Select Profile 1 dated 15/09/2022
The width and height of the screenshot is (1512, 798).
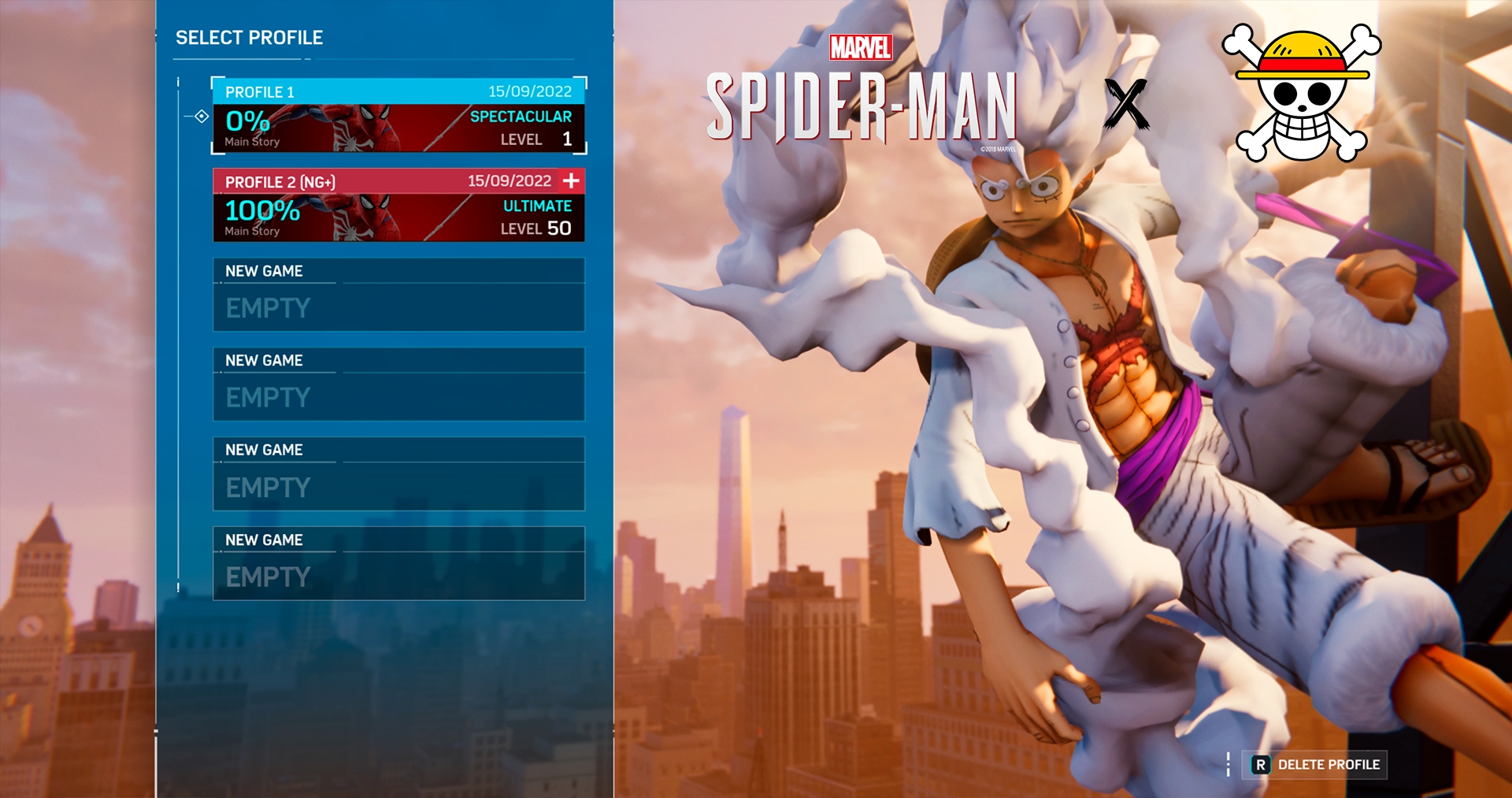pos(398,115)
